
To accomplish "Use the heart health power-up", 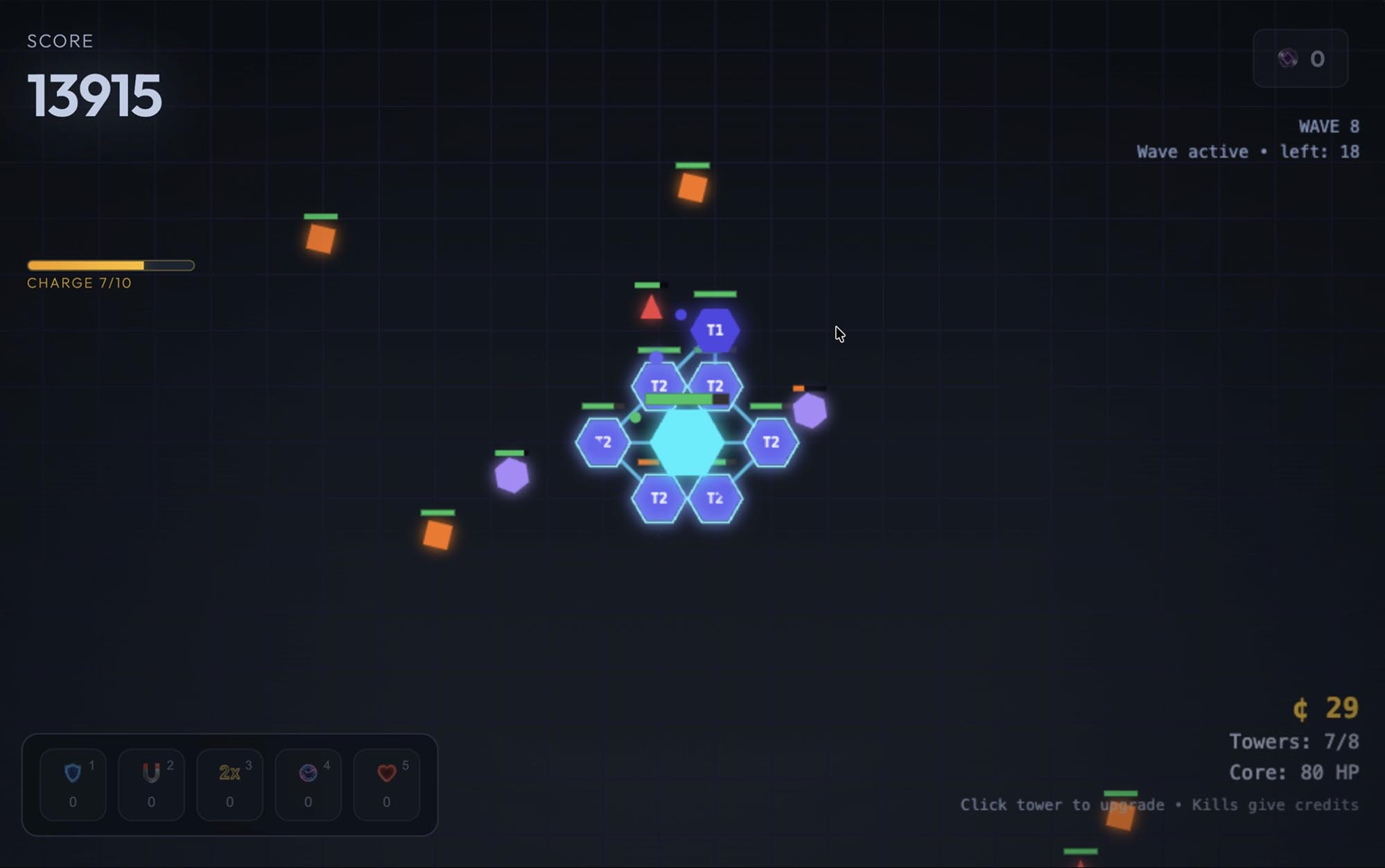I will coord(386,784).
